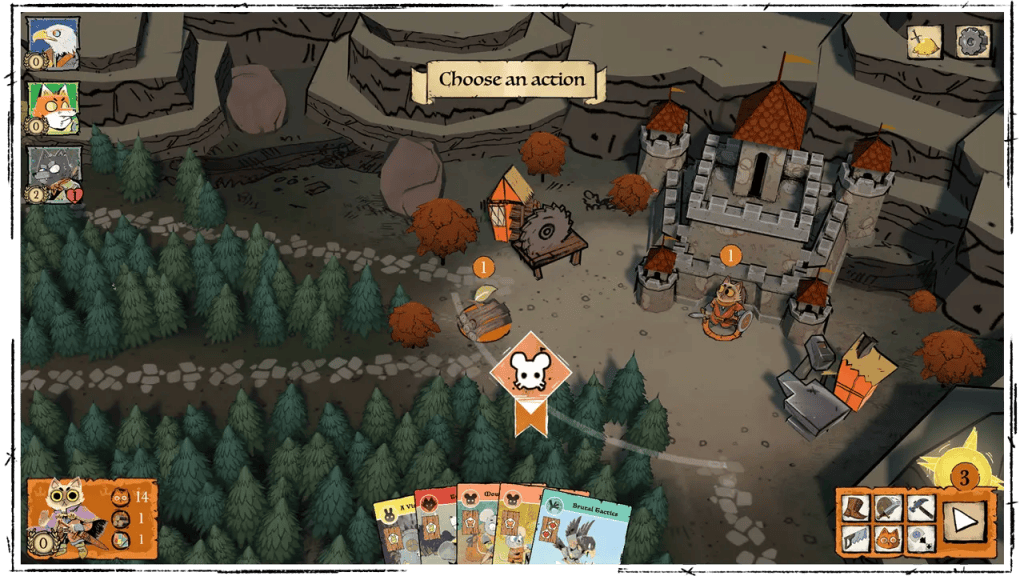This screenshot has width=1024, height=576.
Task: Choose the hammer build action
Action: tap(920, 508)
